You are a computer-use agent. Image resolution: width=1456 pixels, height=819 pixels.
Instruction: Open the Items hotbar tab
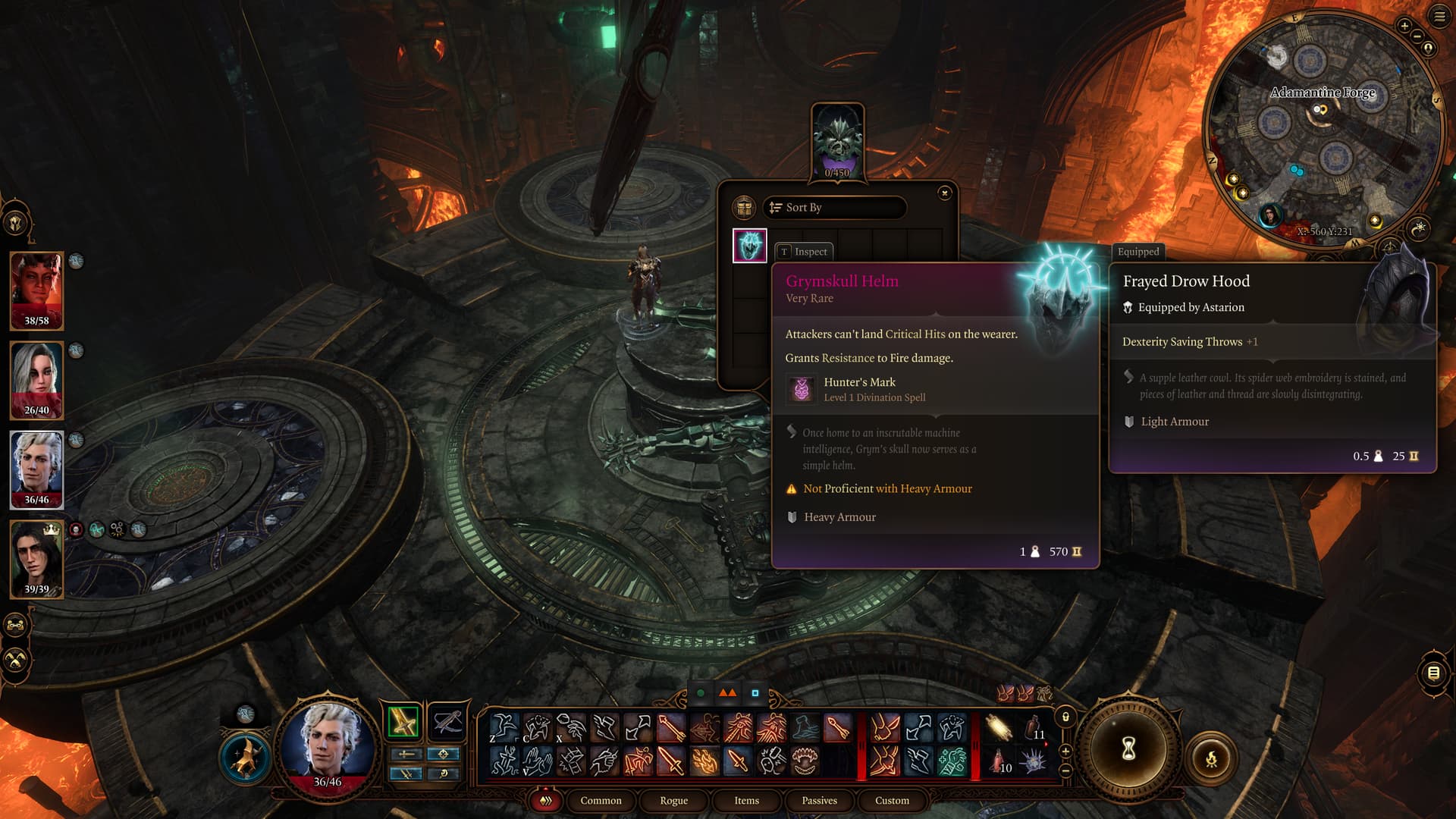tap(746, 800)
